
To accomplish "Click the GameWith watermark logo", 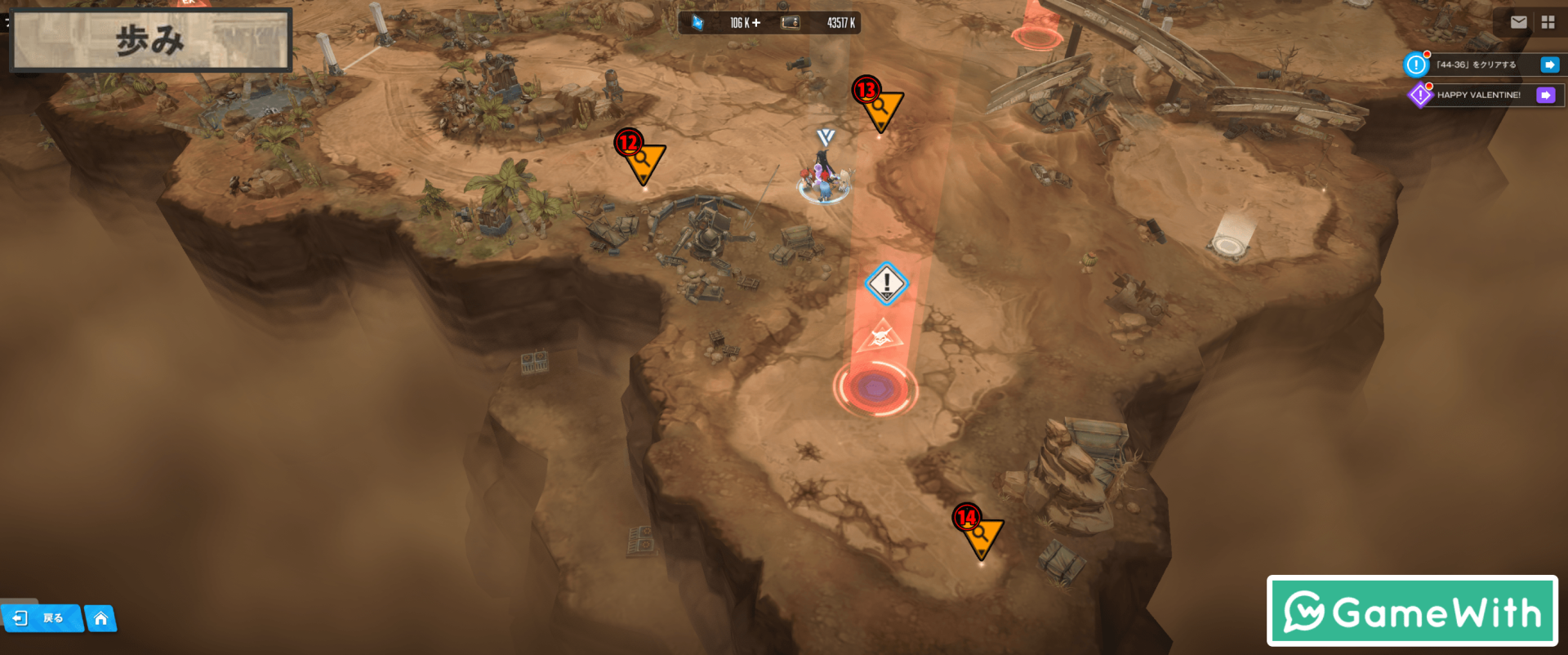I will click(x=1412, y=611).
